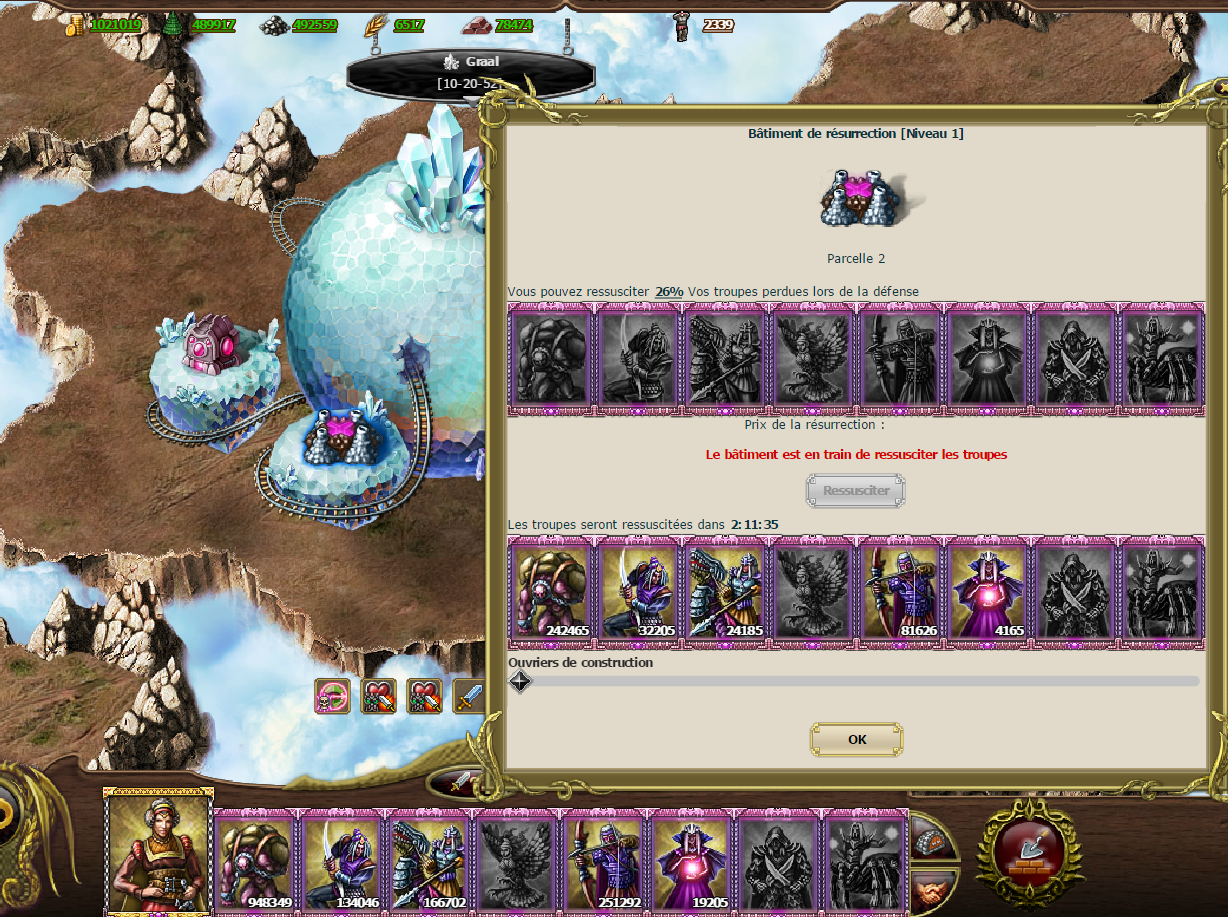Select the hero portrait in the army bar
This screenshot has height=917, width=1228.
(x=158, y=848)
